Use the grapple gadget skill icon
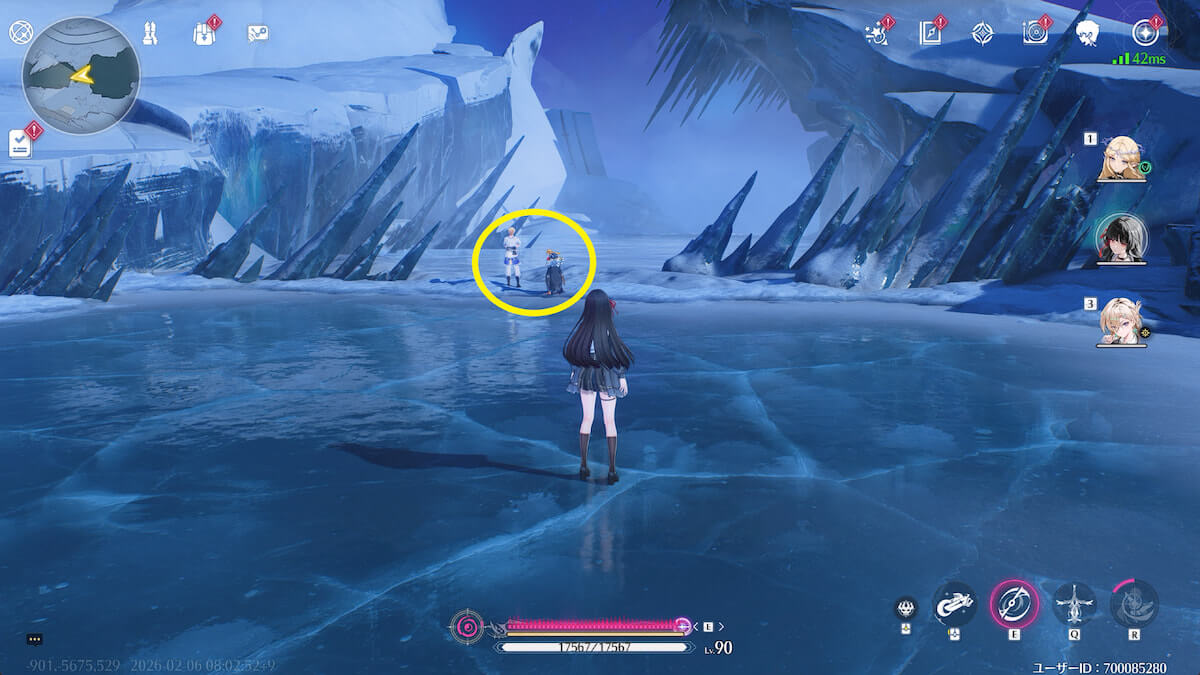1200x675 pixels. pos(954,603)
